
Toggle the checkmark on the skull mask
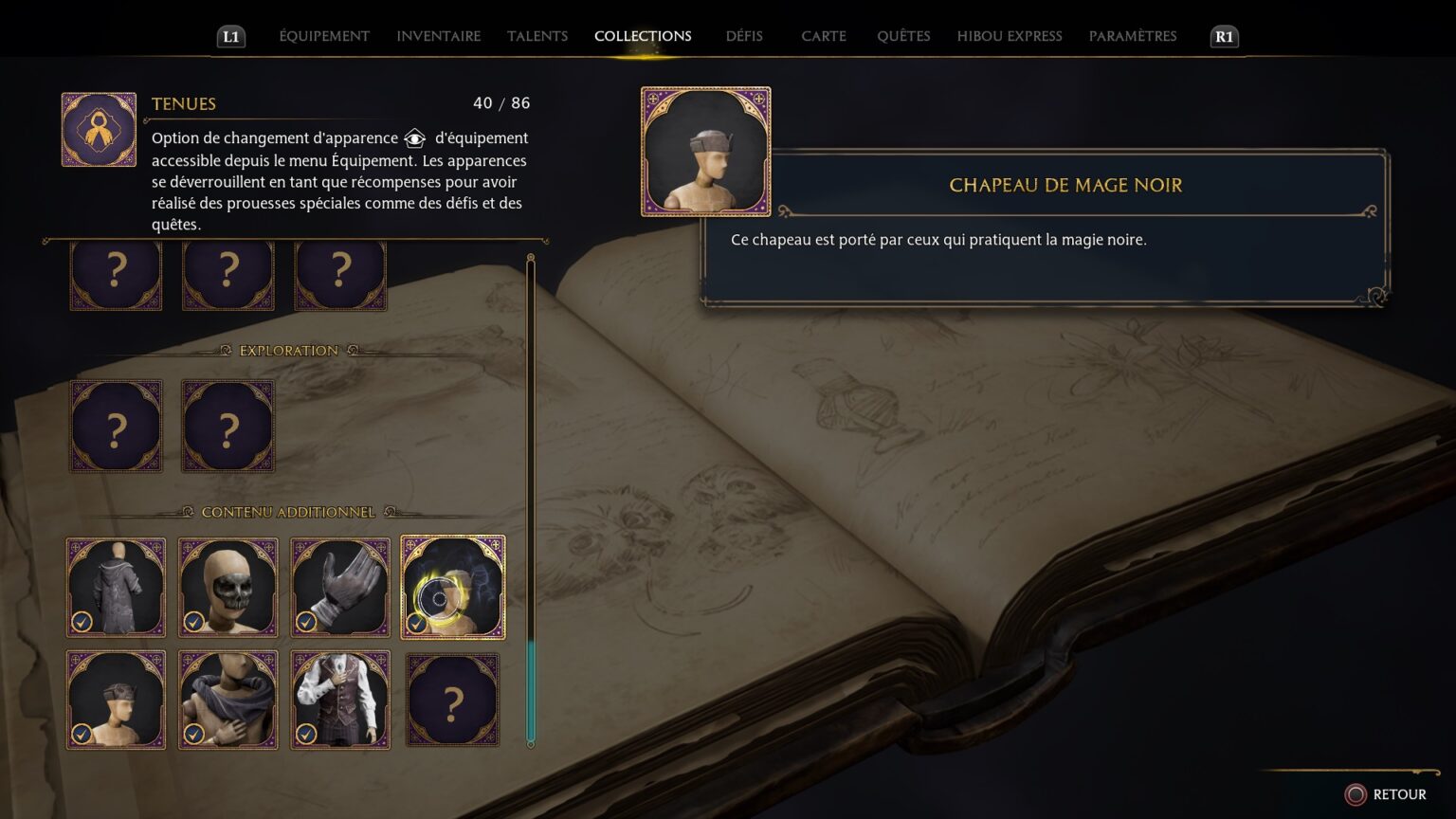pyautogui.click(x=193, y=621)
